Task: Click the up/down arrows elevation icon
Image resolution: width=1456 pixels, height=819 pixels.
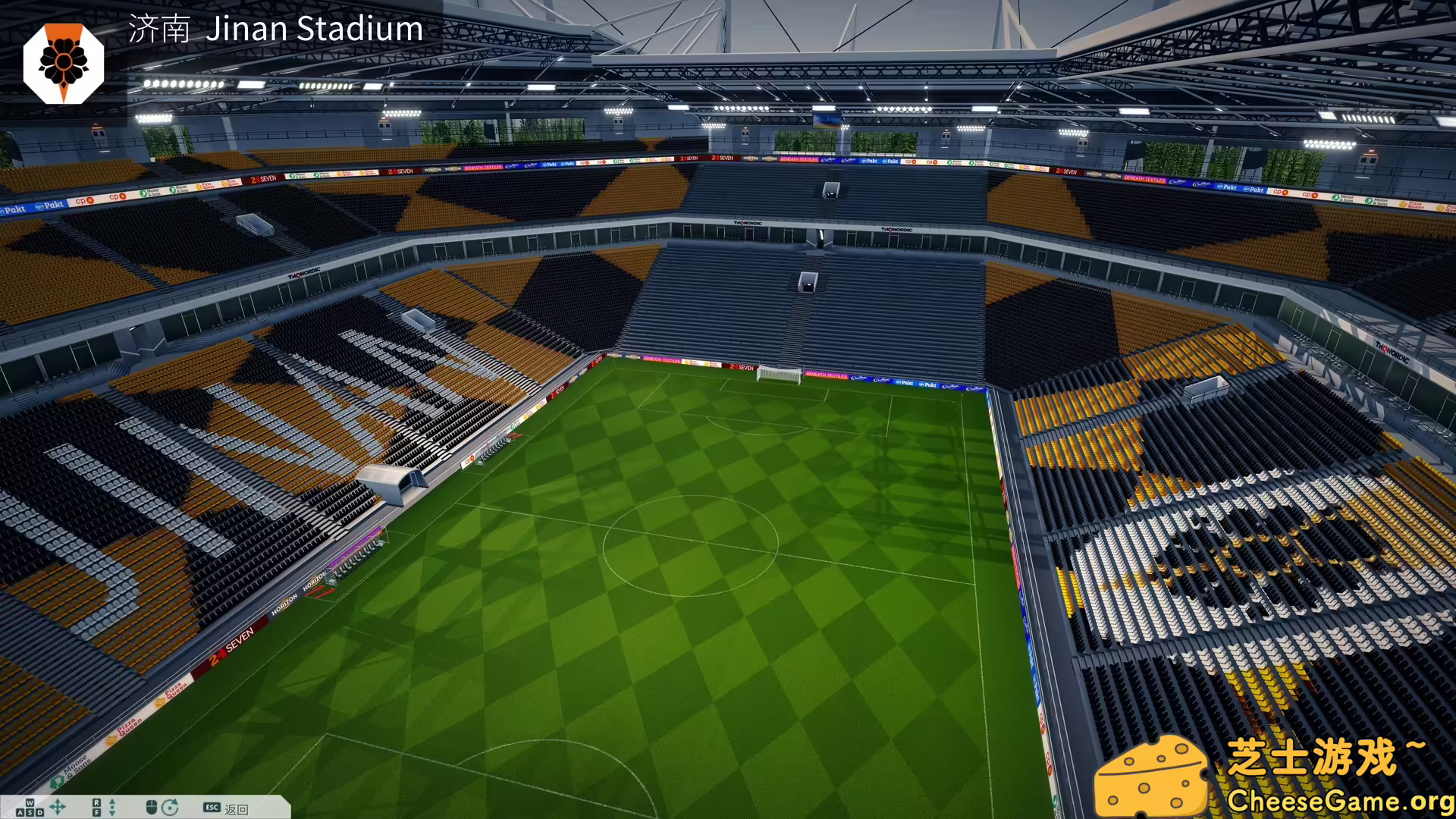Action: coord(112,805)
